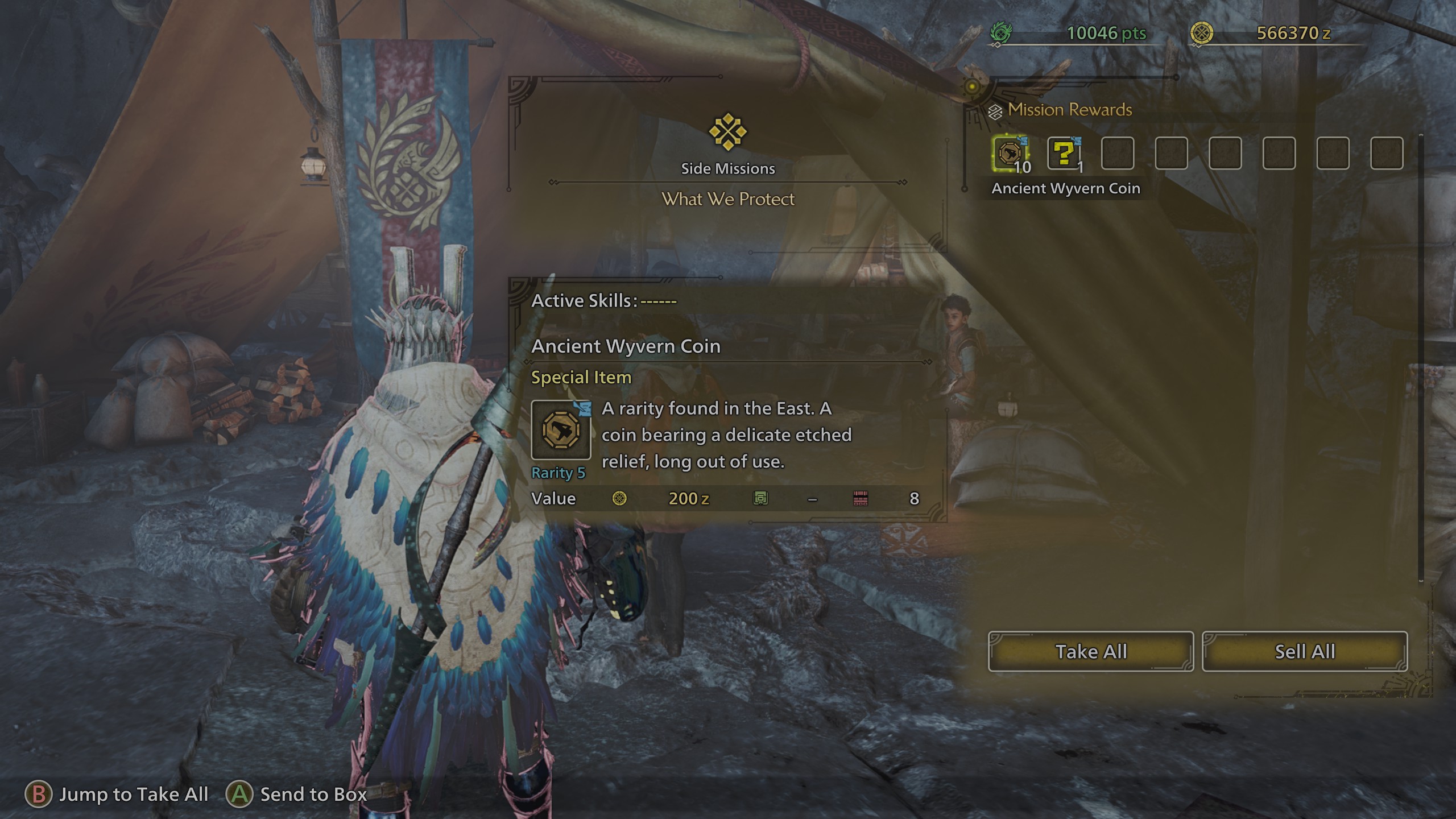Click the Take All button
This screenshot has height=819, width=1456.
(x=1090, y=651)
